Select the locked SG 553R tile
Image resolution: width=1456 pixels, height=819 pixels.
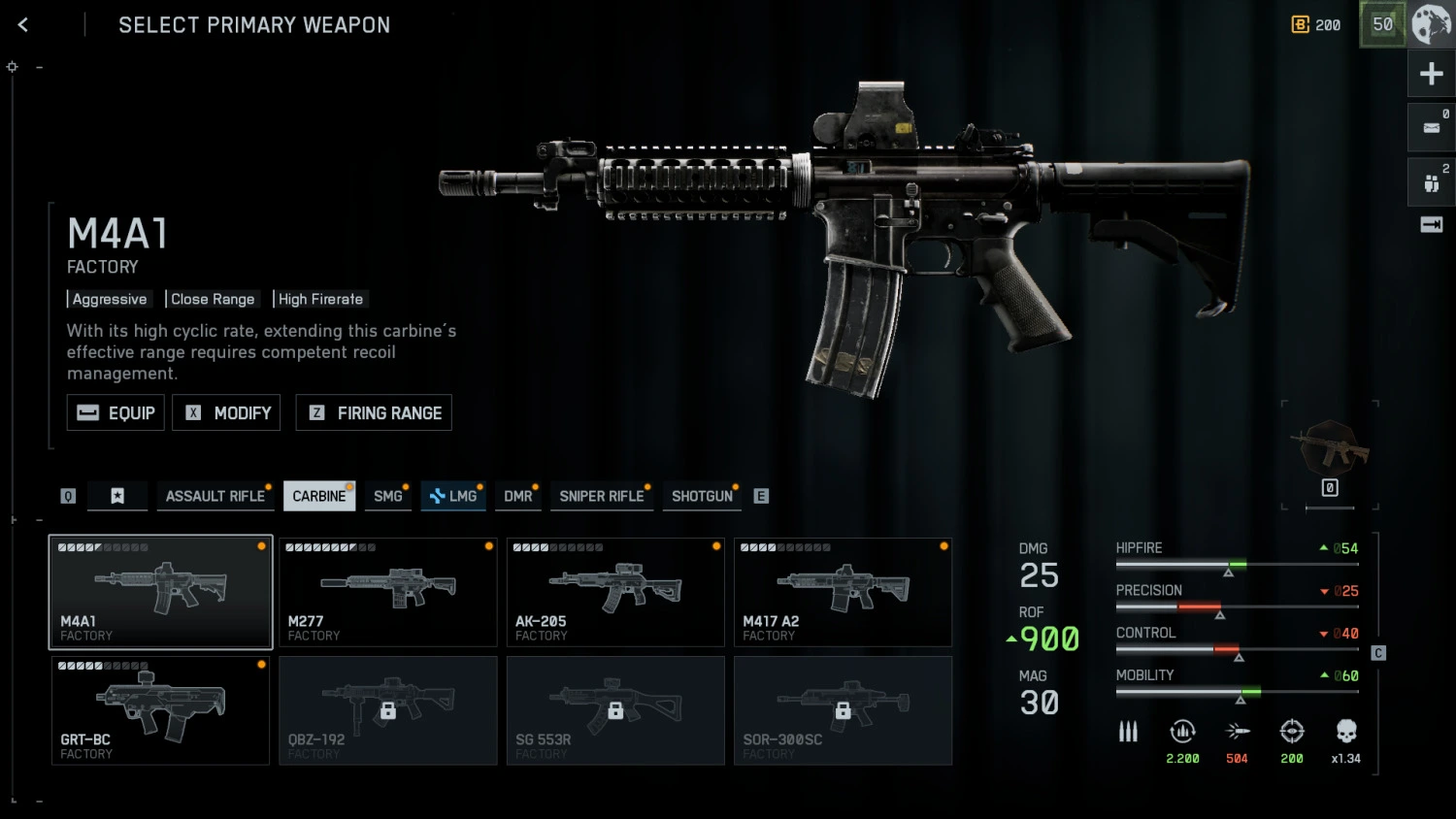615,710
